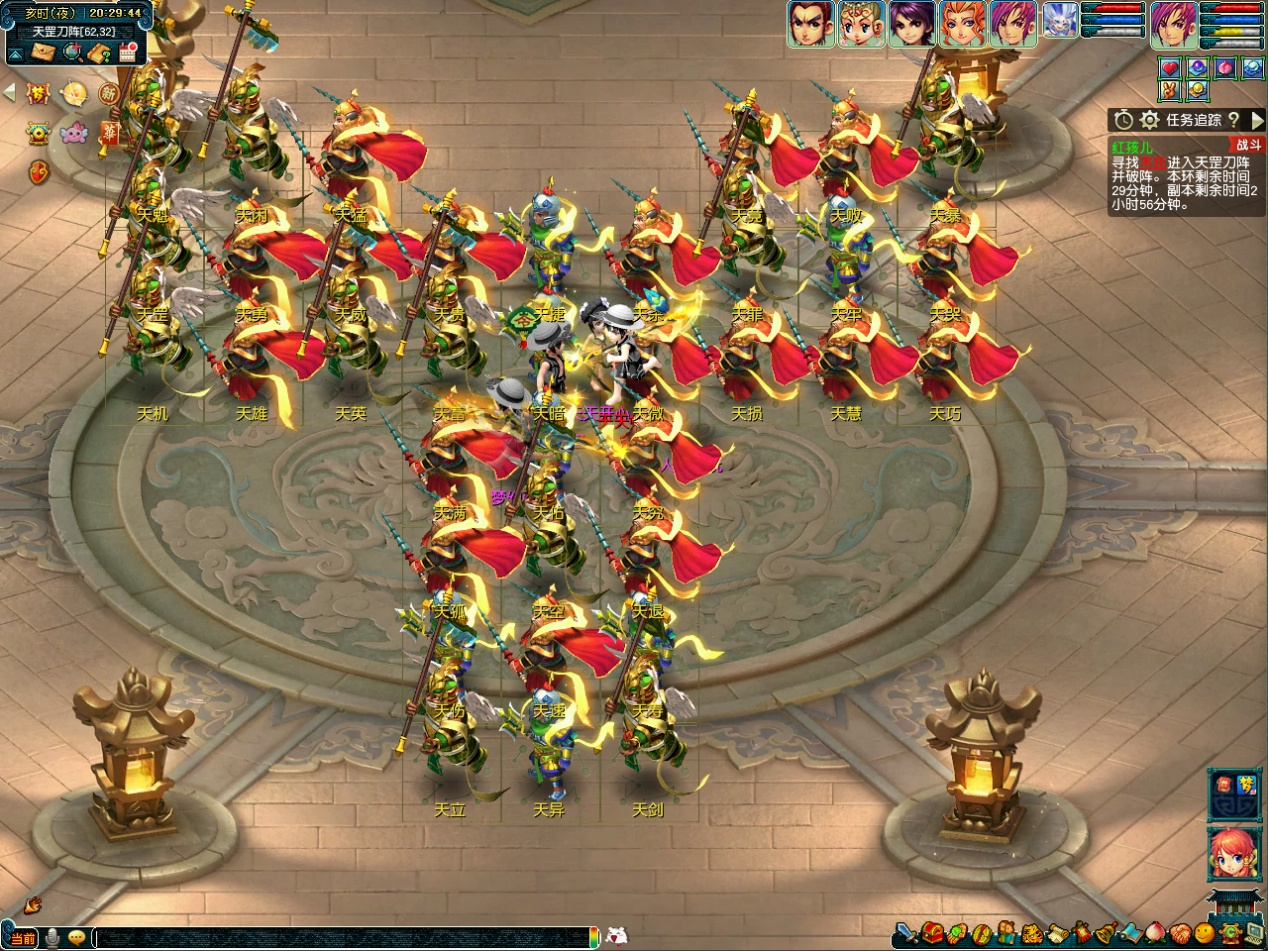Collapse the minimap panel with up arrow

click(x=17, y=52)
